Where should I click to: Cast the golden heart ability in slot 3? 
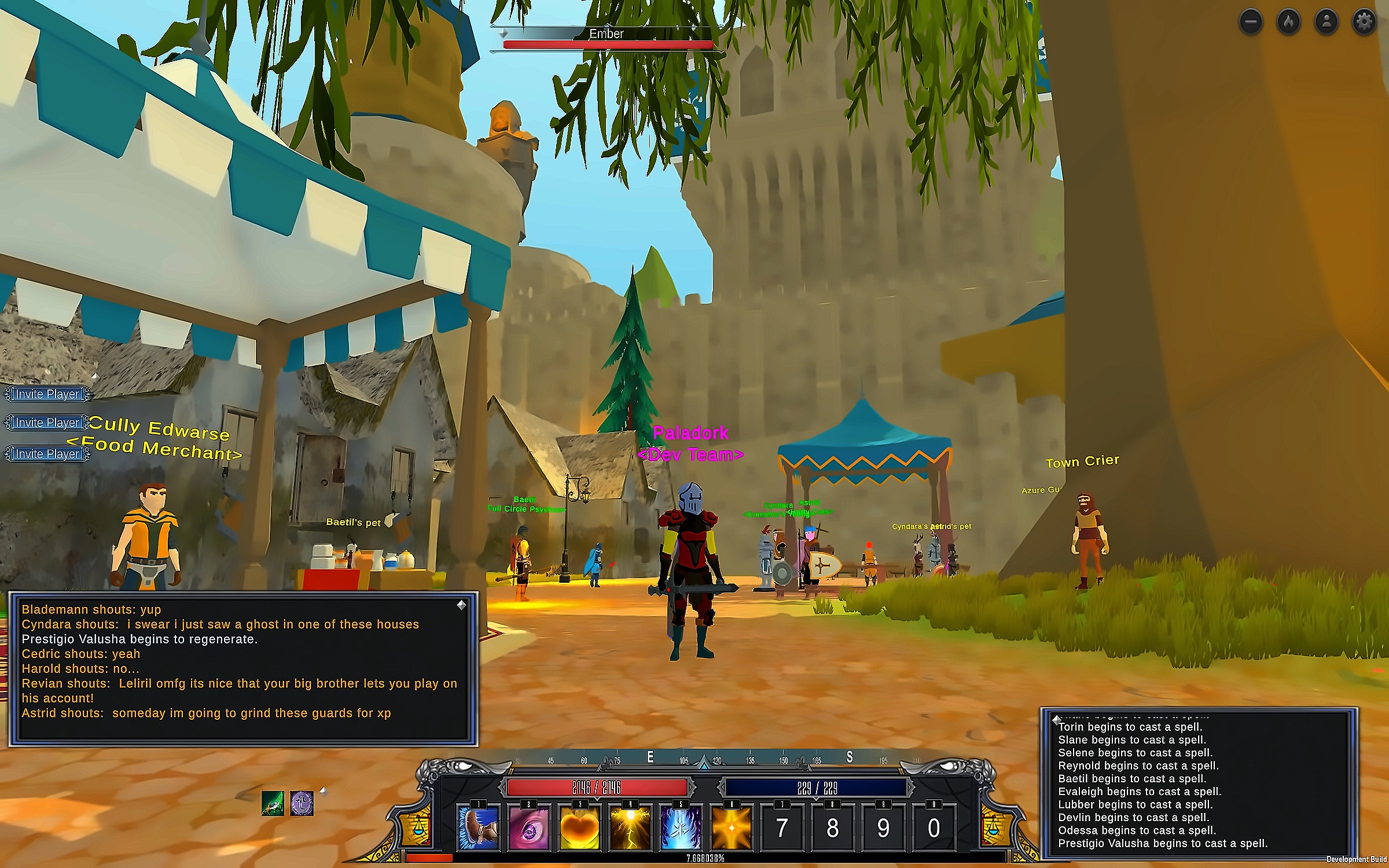[579, 829]
